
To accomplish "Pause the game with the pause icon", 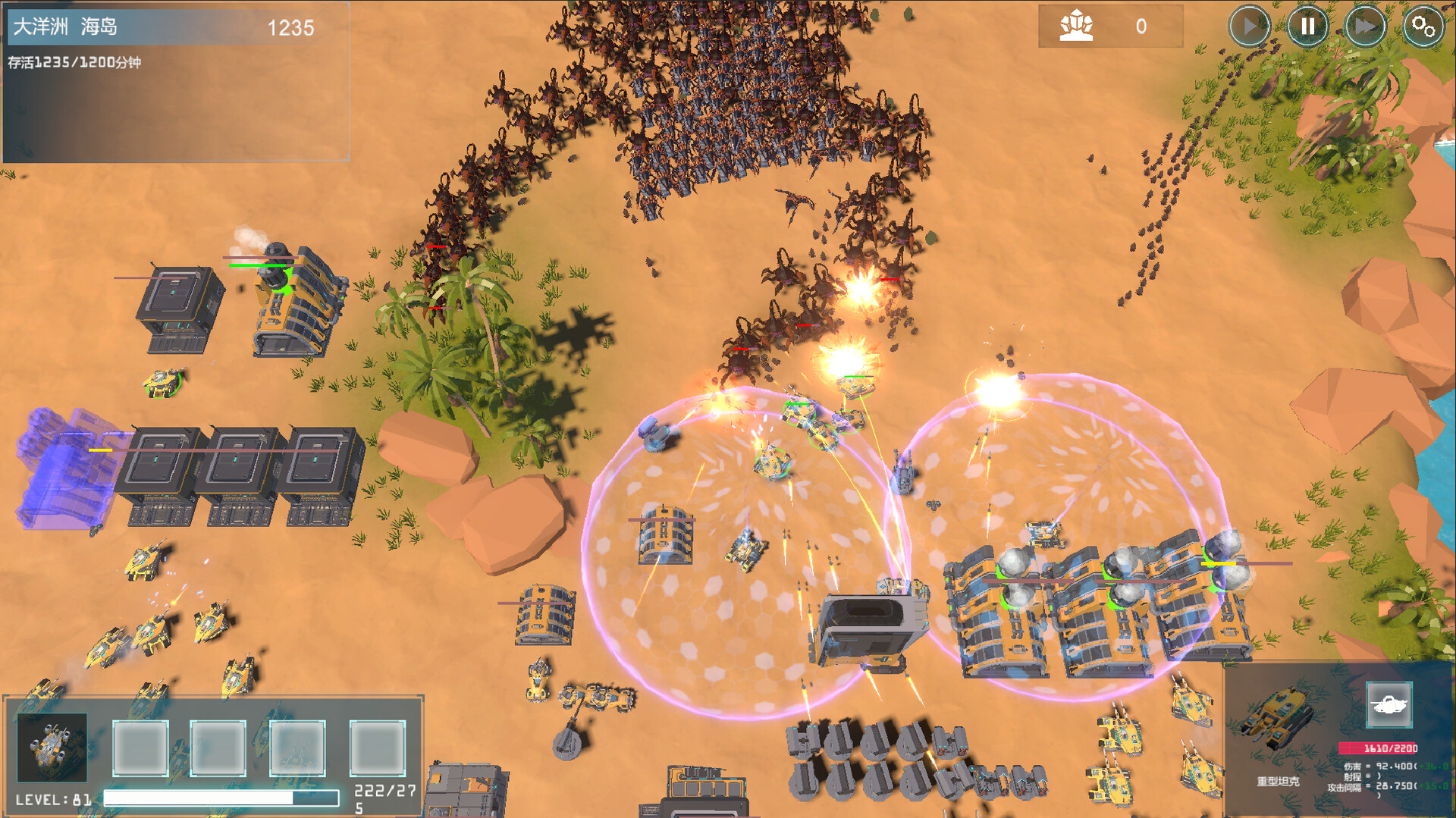I will [x=1307, y=27].
